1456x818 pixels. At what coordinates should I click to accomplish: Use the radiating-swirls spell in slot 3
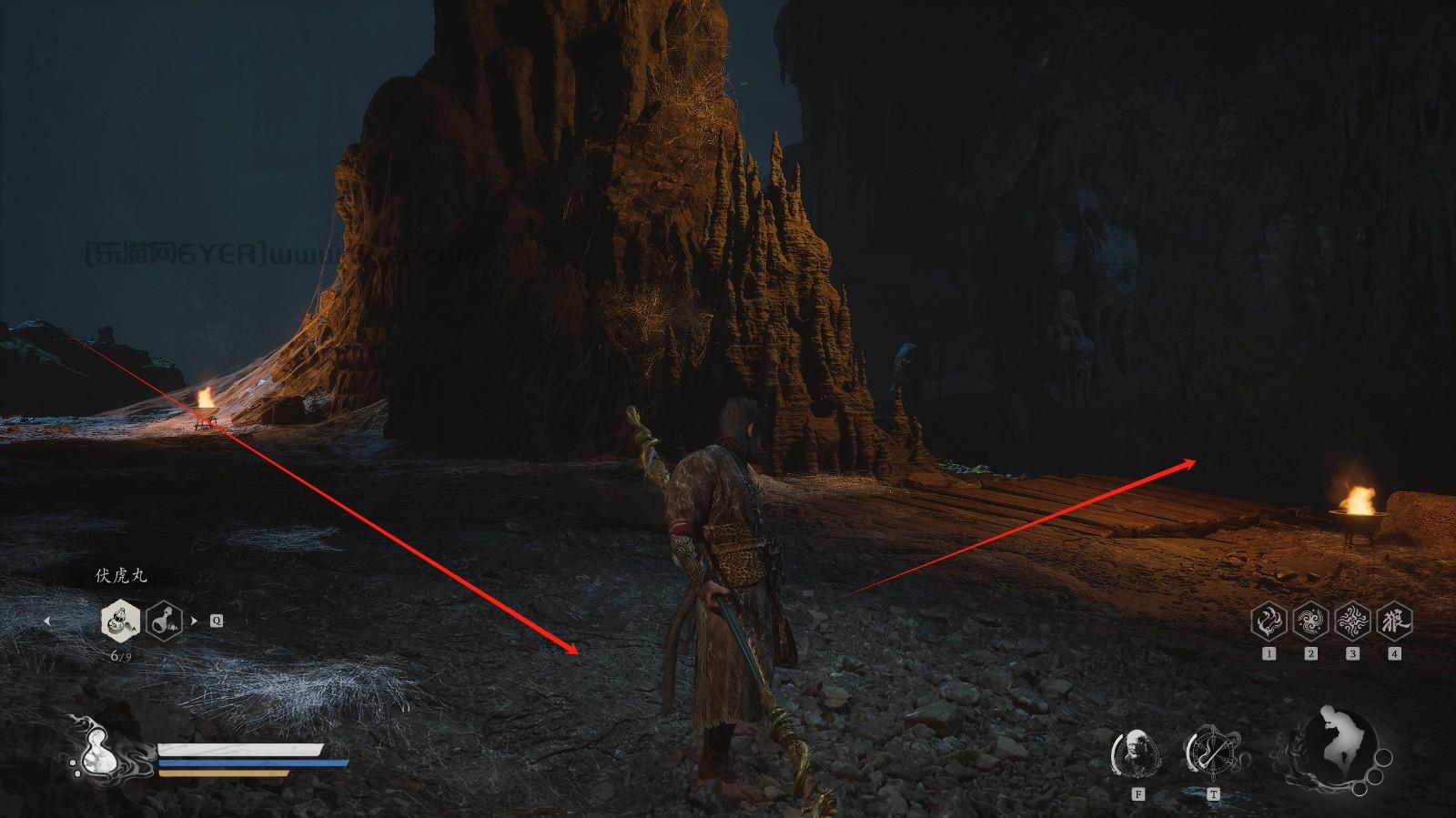(1352, 621)
